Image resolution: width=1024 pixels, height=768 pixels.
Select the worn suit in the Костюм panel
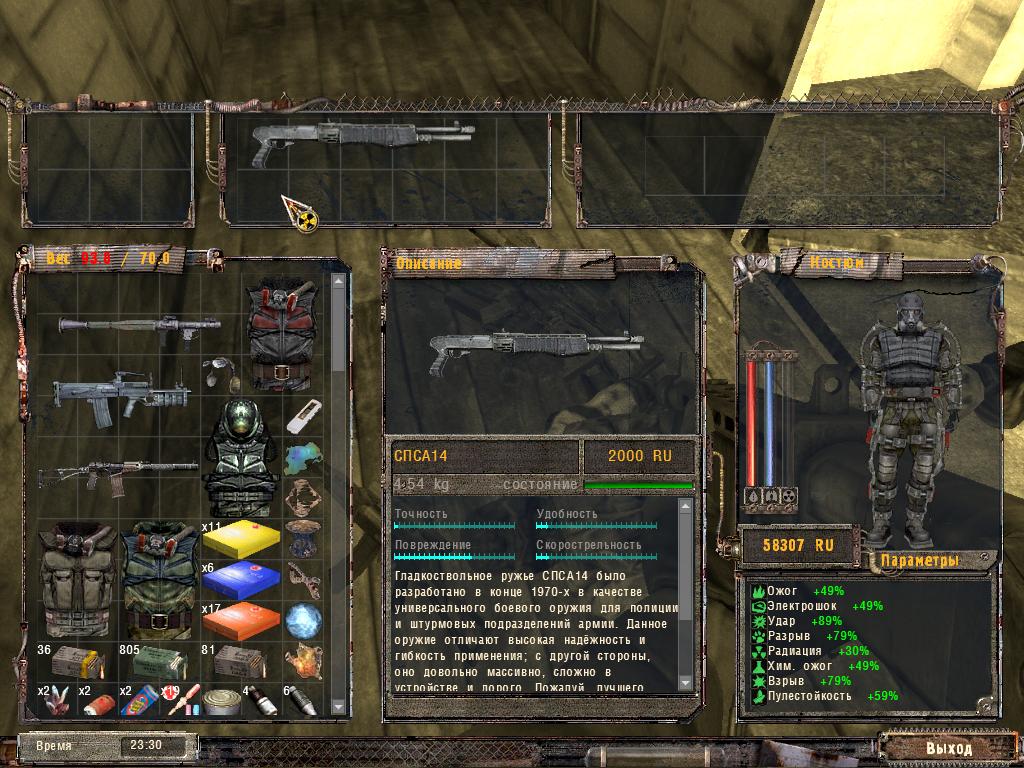(x=909, y=419)
